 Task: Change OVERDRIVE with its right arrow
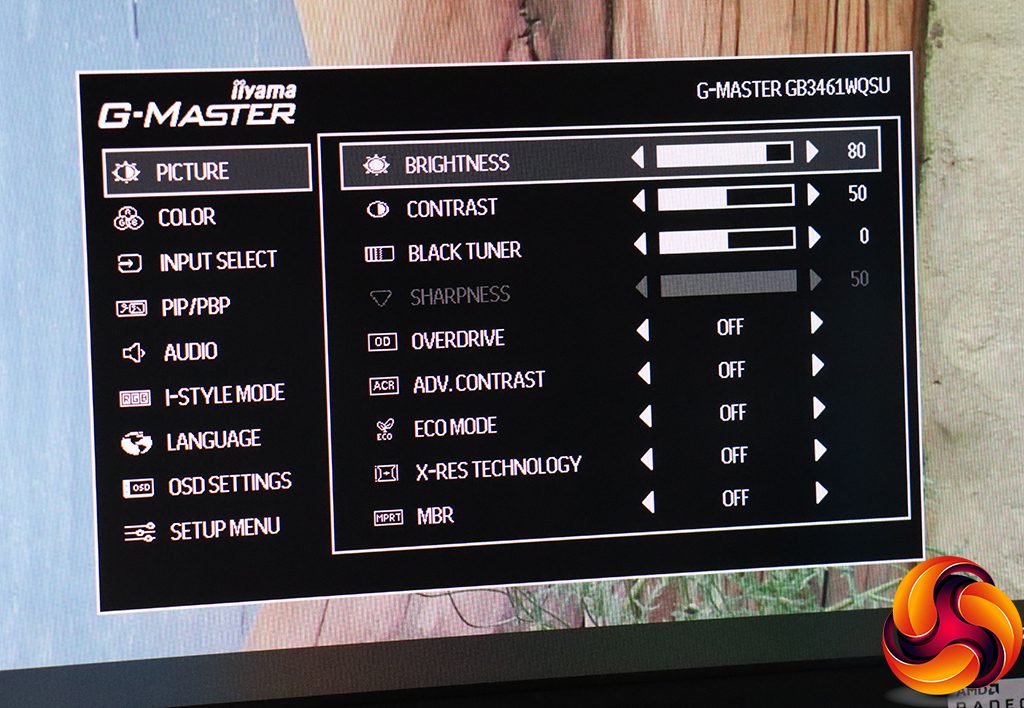coord(817,323)
